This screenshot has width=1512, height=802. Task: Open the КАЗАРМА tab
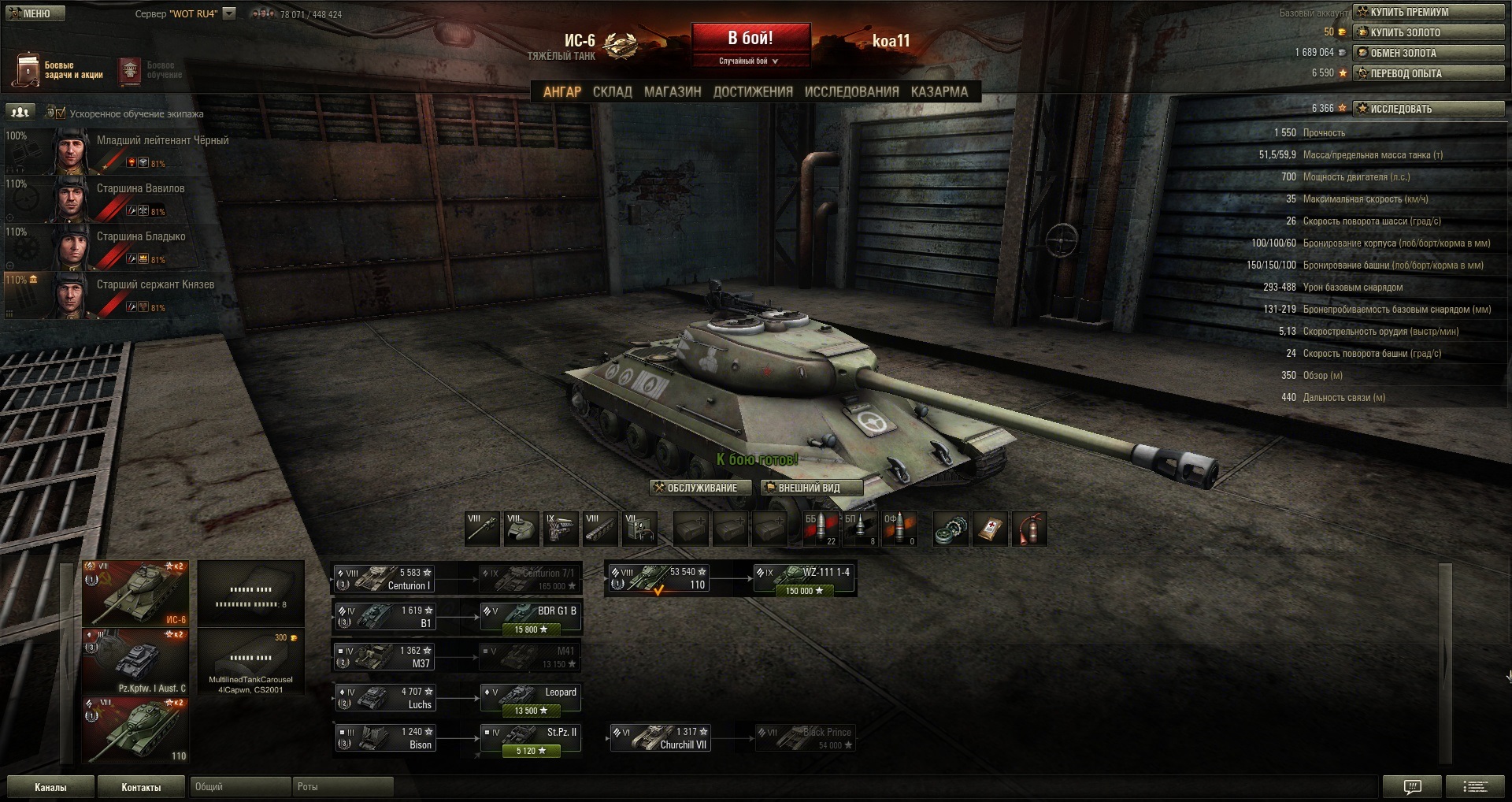click(x=939, y=91)
